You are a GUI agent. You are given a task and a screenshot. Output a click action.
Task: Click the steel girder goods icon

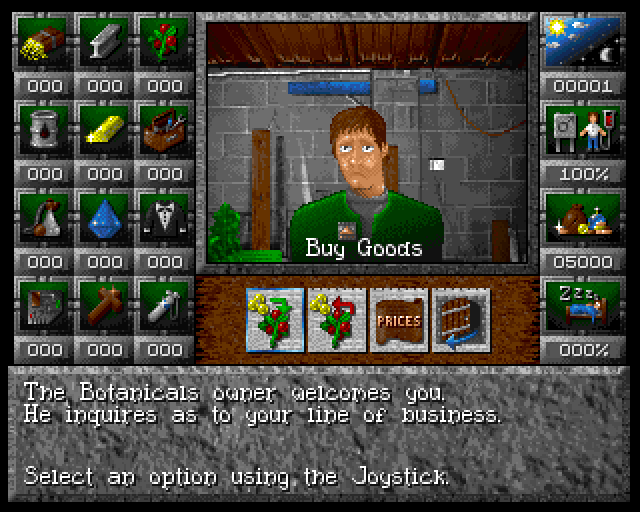click(105, 42)
